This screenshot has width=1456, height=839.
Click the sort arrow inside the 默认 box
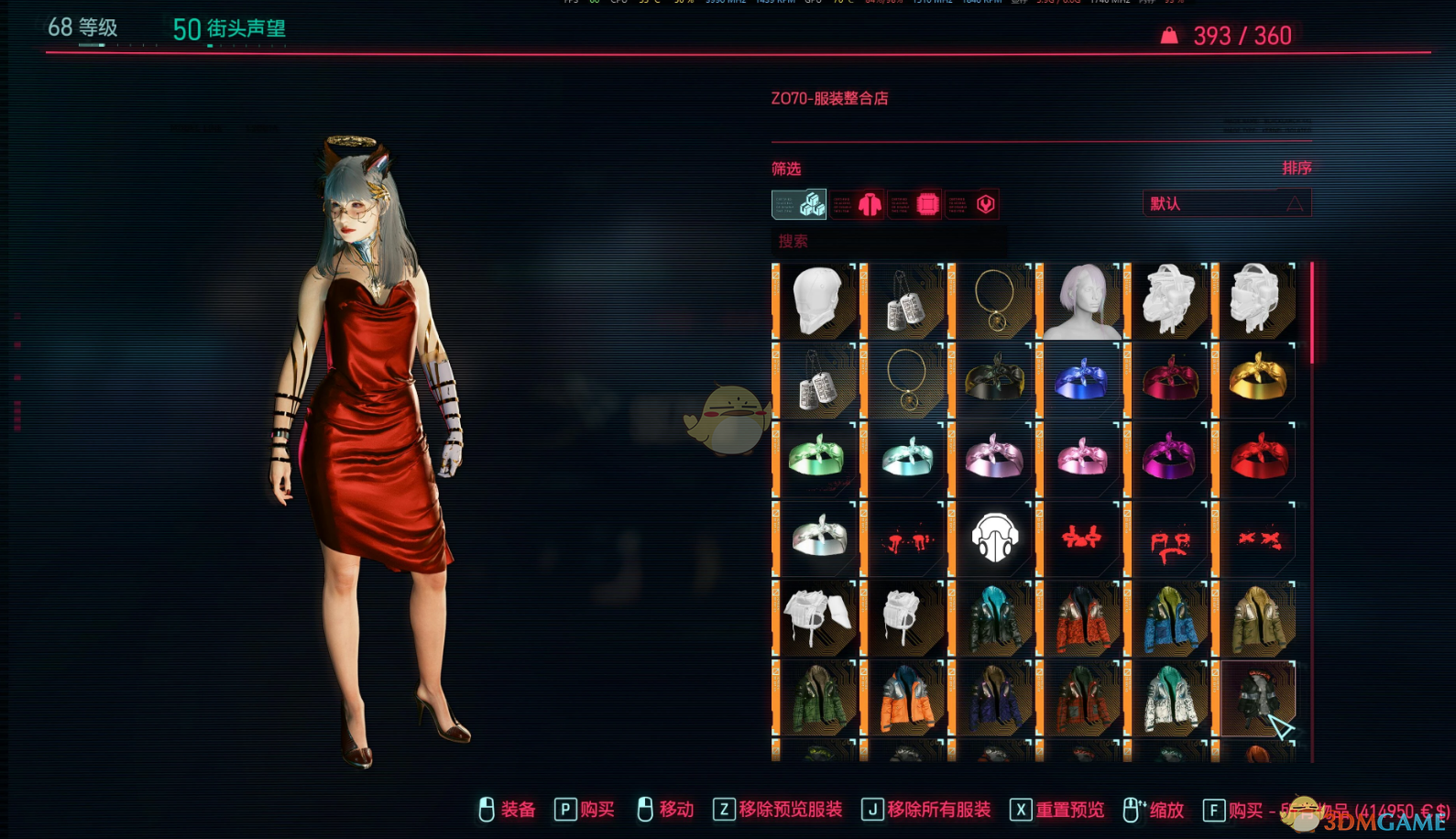point(1297,202)
